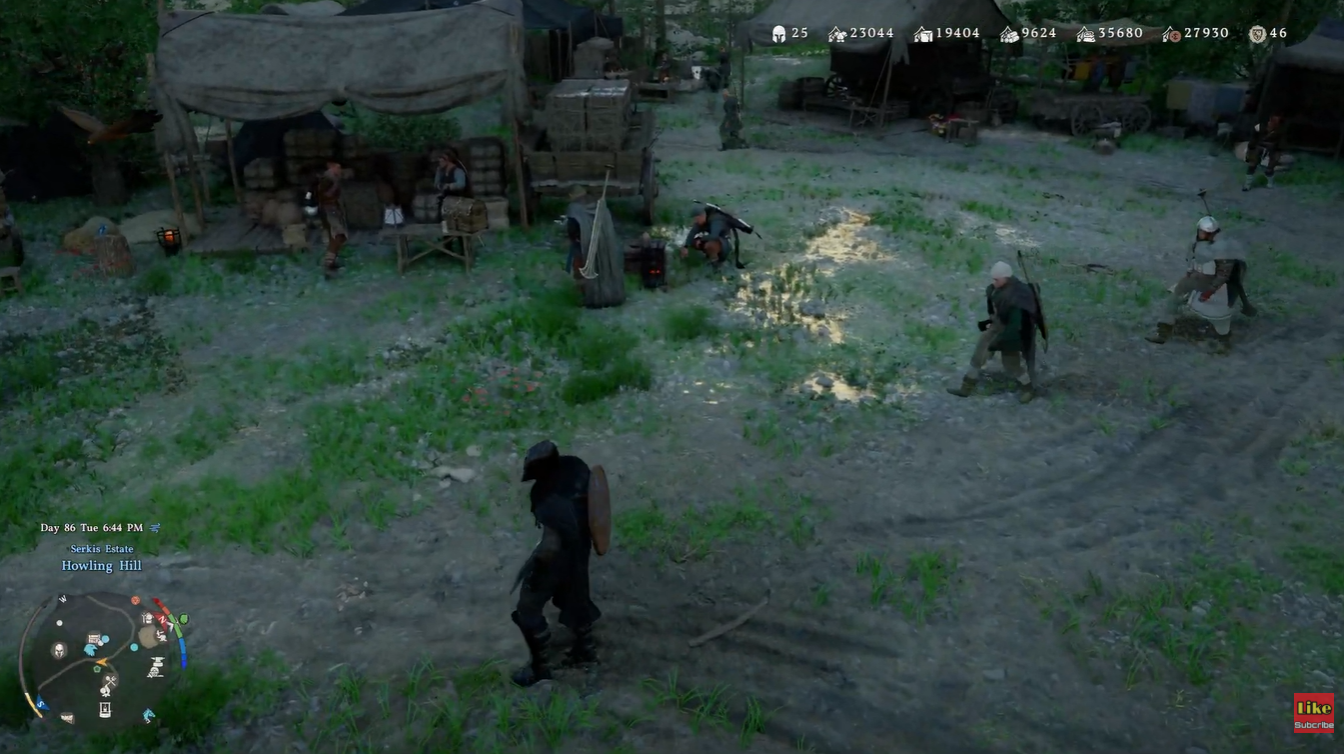Click the blue S compass marker on the minimap
The image size is (1344, 754).
[41, 703]
